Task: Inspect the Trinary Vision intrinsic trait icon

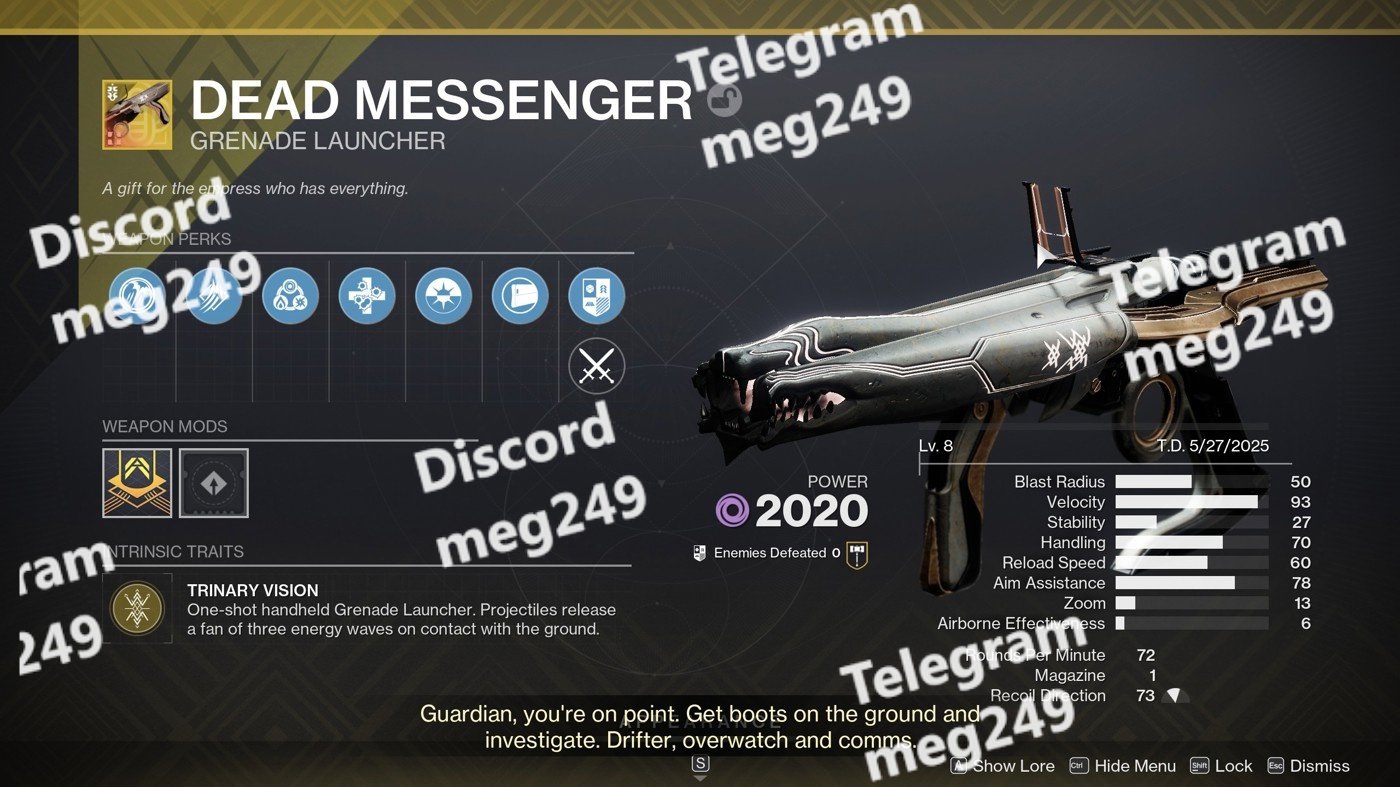Action: 137,607
